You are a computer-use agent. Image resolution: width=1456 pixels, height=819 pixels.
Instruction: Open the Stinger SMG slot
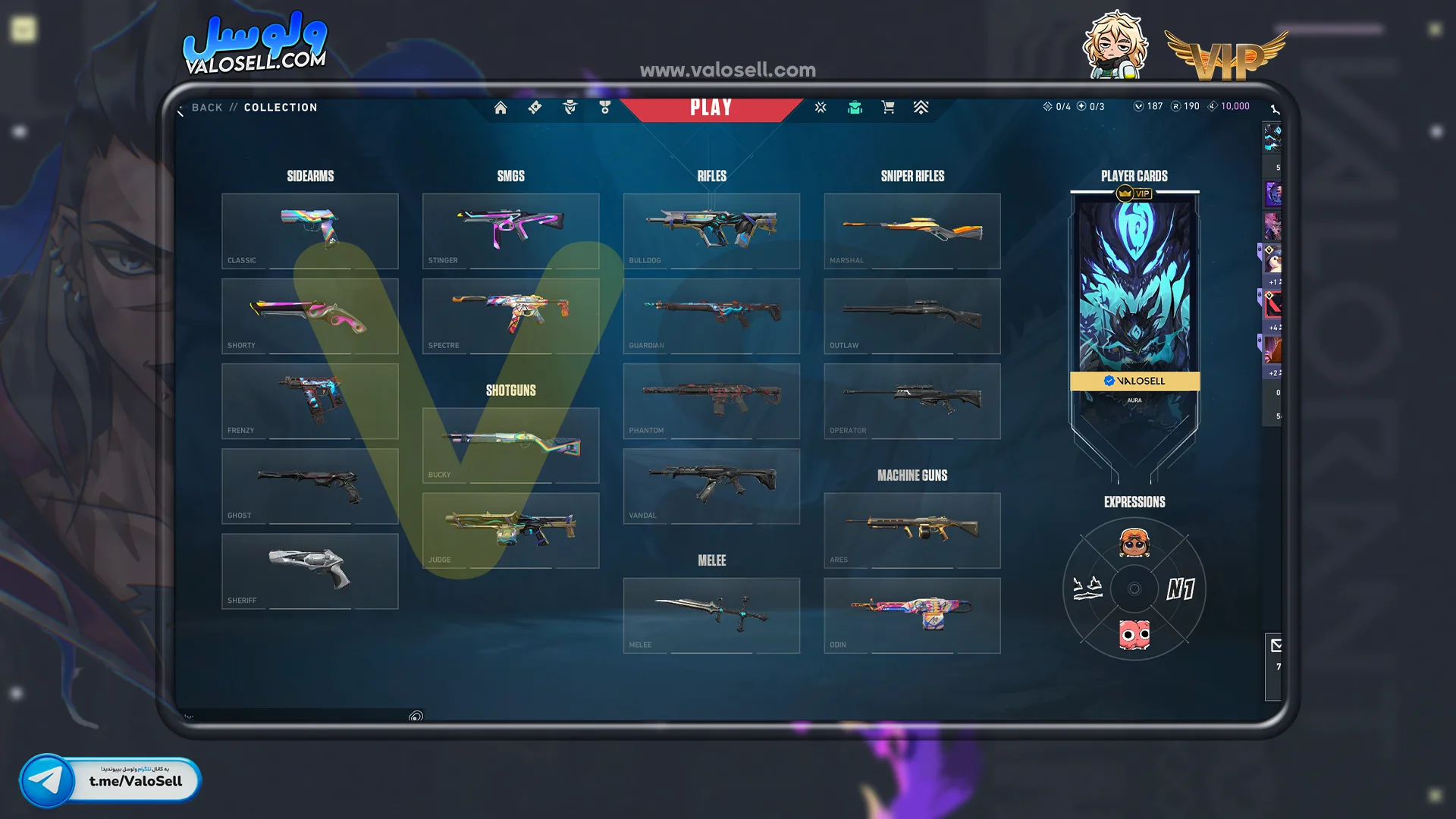tap(510, 231)
